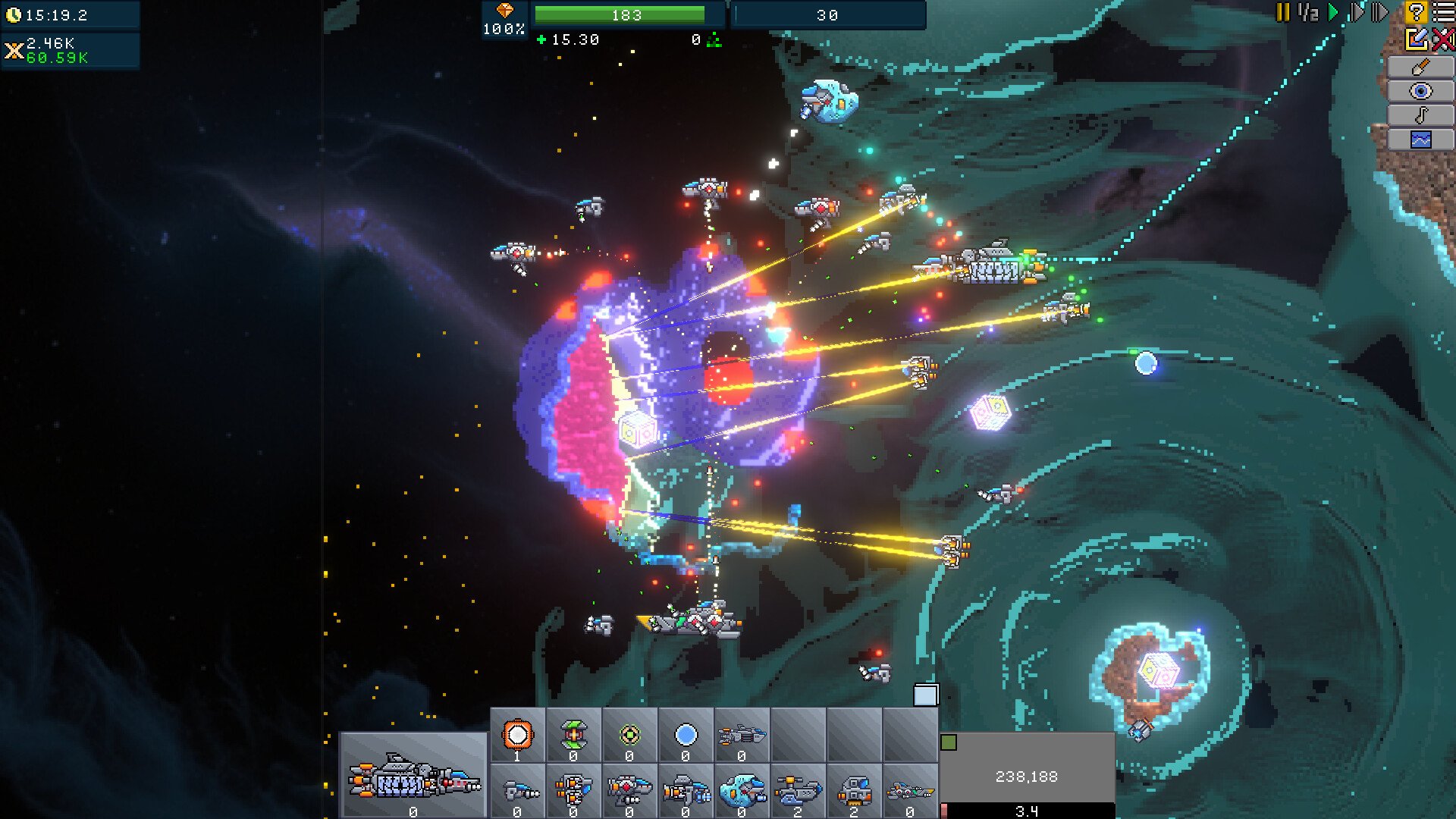The image size is (1456, 819).
Task: Select the green normal-speed play arrow
Action: [1333, 12]
